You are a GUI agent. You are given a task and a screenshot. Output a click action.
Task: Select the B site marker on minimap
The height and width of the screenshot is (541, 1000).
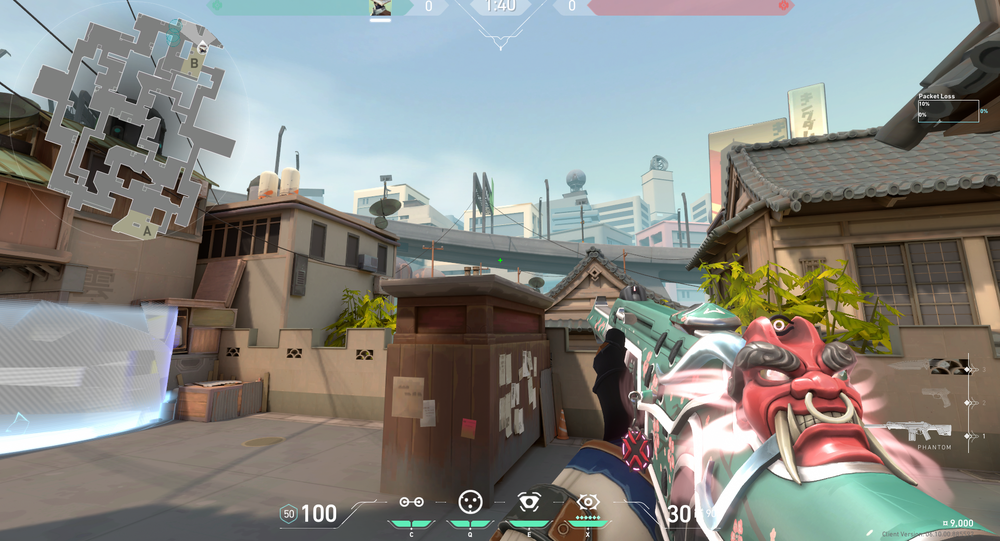194,63
